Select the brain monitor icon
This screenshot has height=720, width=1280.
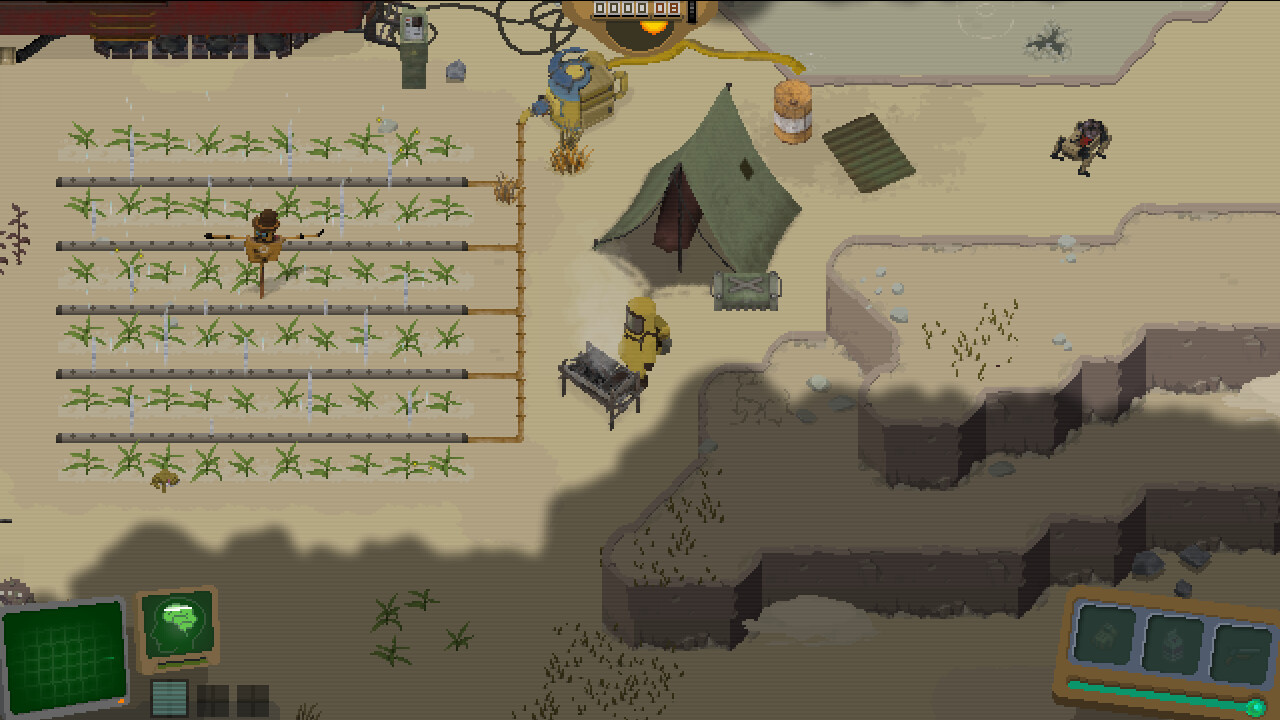(179, 624)
